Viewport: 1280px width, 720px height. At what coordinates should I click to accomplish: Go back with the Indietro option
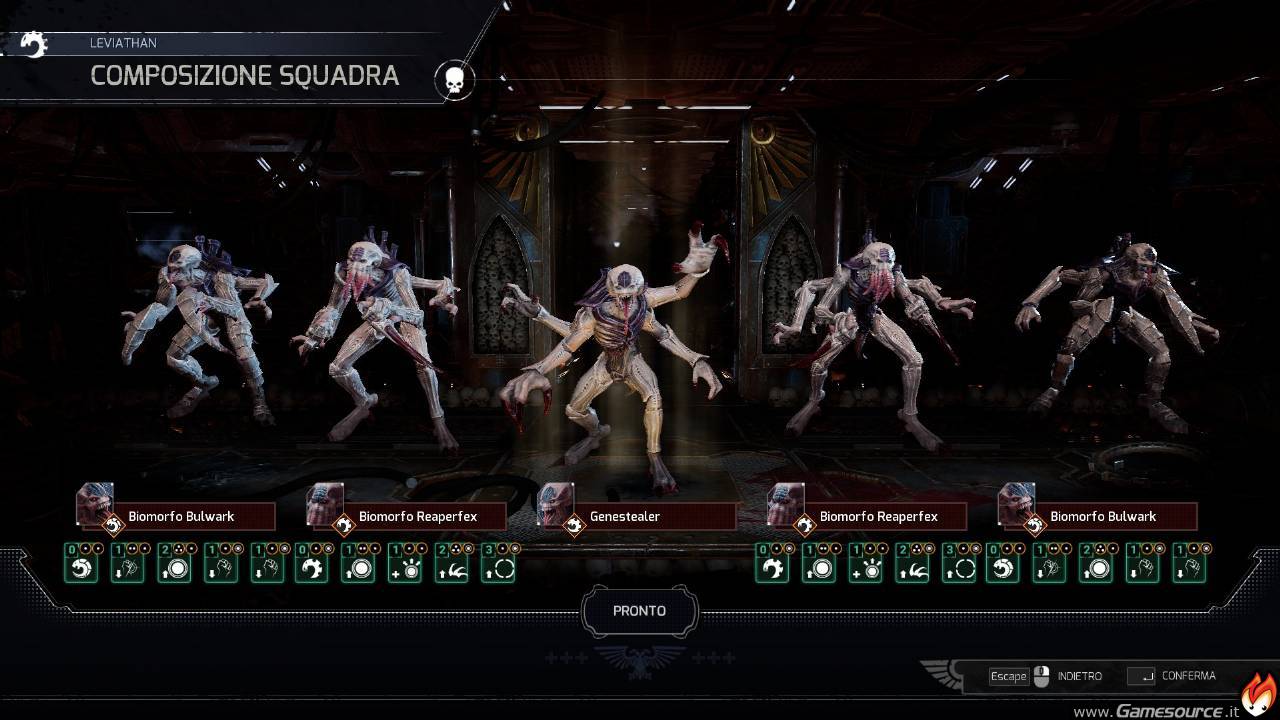pyautogui.click(x=1078, y=676)
